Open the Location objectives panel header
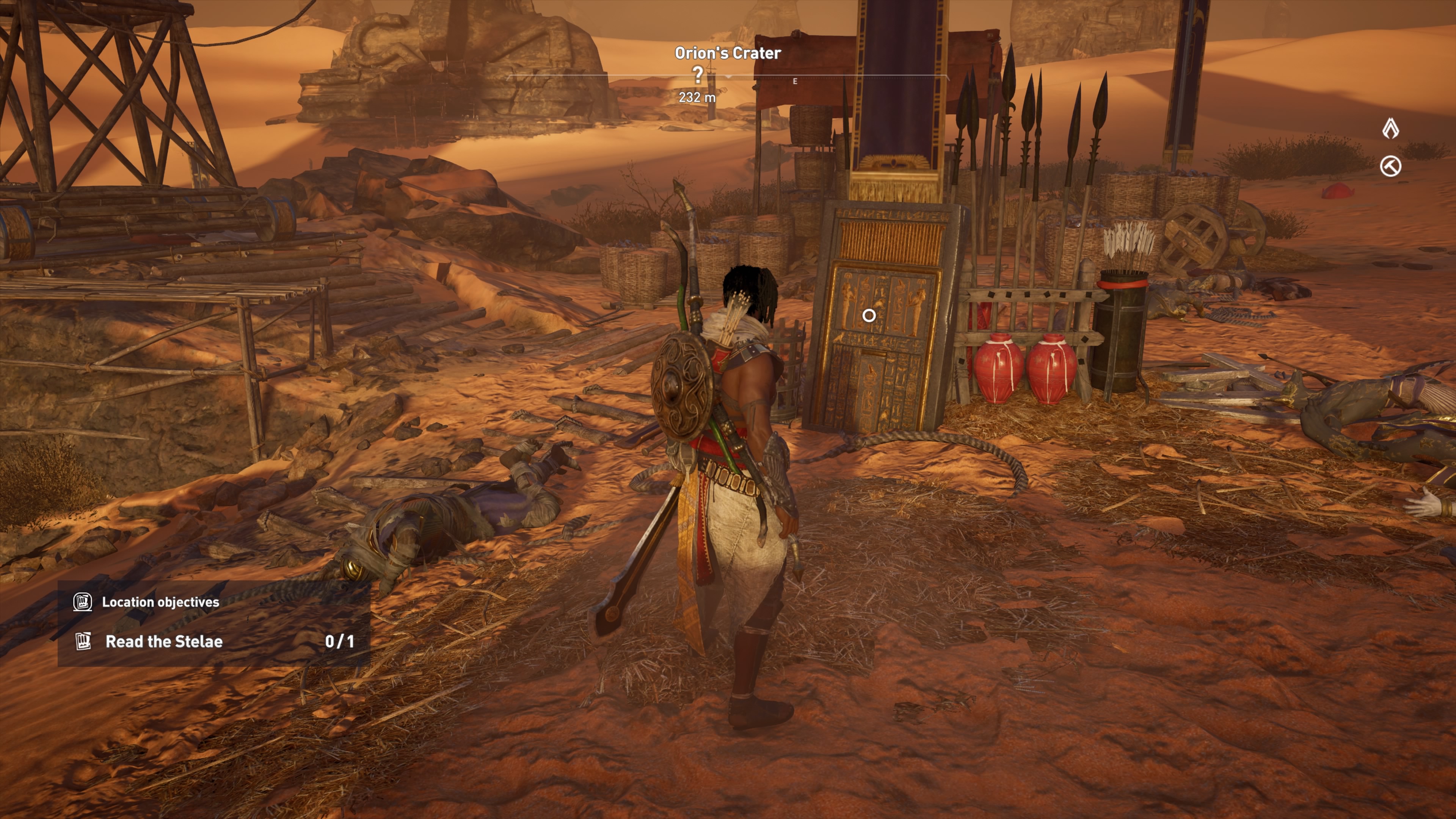This screenshot has height=819, width=1456. pyautogui.click(x=160, y=602)
